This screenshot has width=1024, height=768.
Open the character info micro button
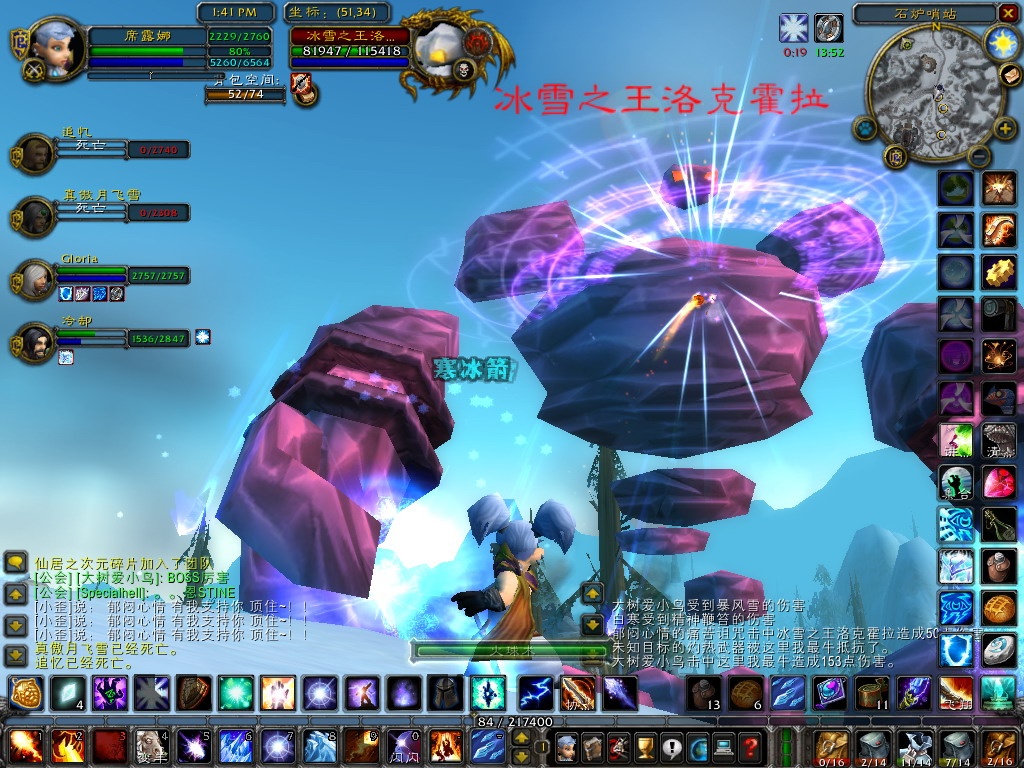click(x=567, y=746)
